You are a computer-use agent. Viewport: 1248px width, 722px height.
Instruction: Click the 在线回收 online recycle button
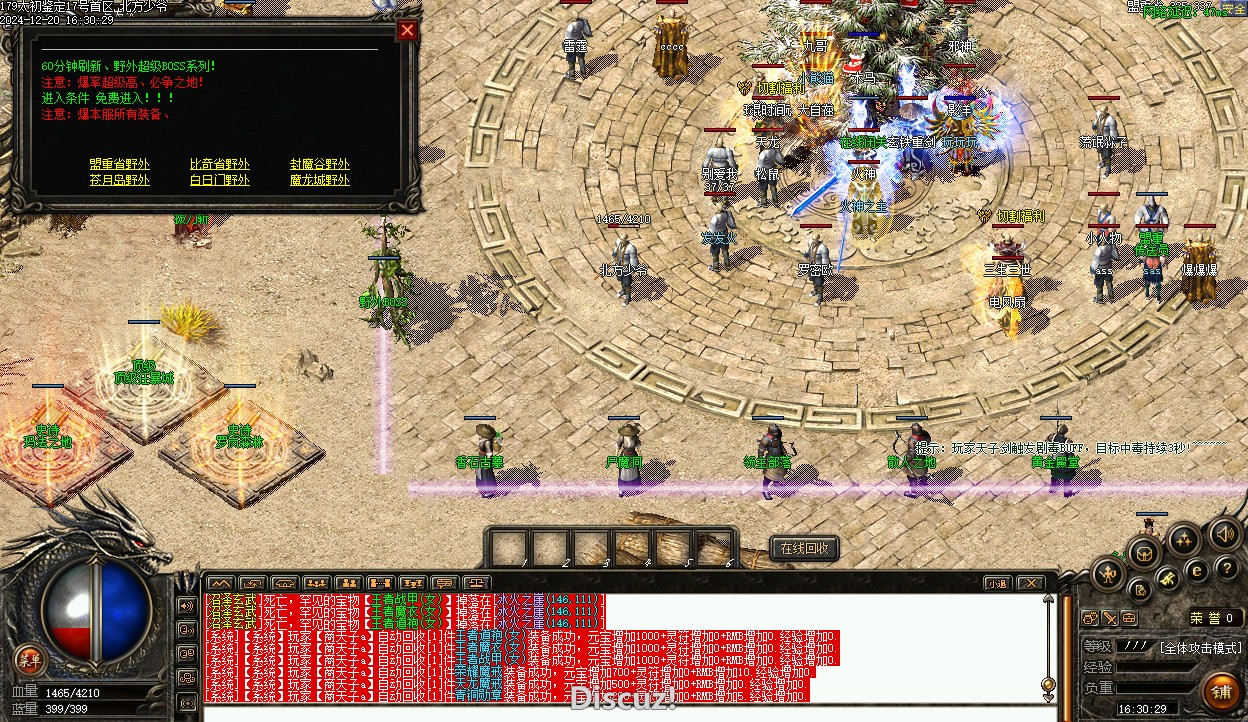point(804,548)
